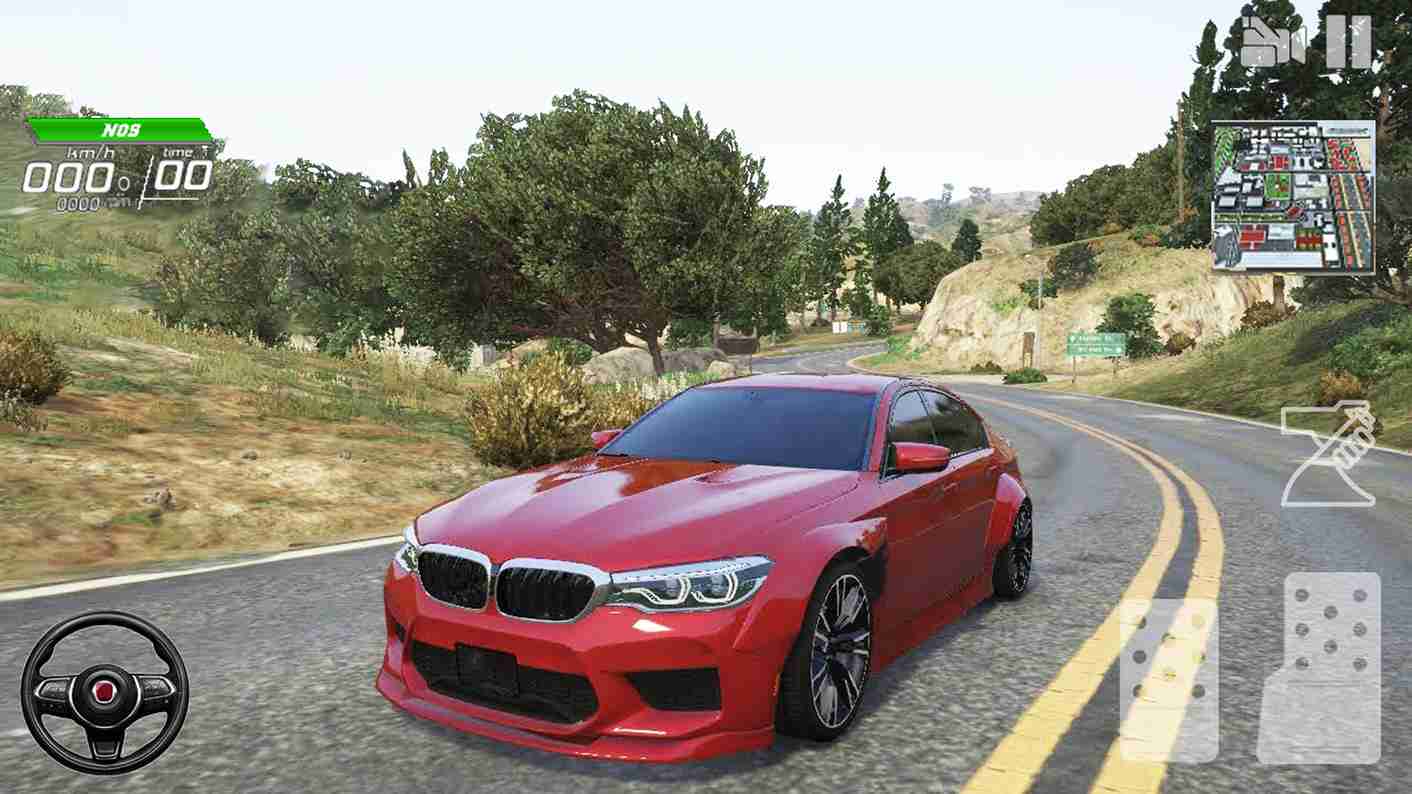Tap the NOS label above the speed gauge
Screen dimensions: 1412x794
118,128
